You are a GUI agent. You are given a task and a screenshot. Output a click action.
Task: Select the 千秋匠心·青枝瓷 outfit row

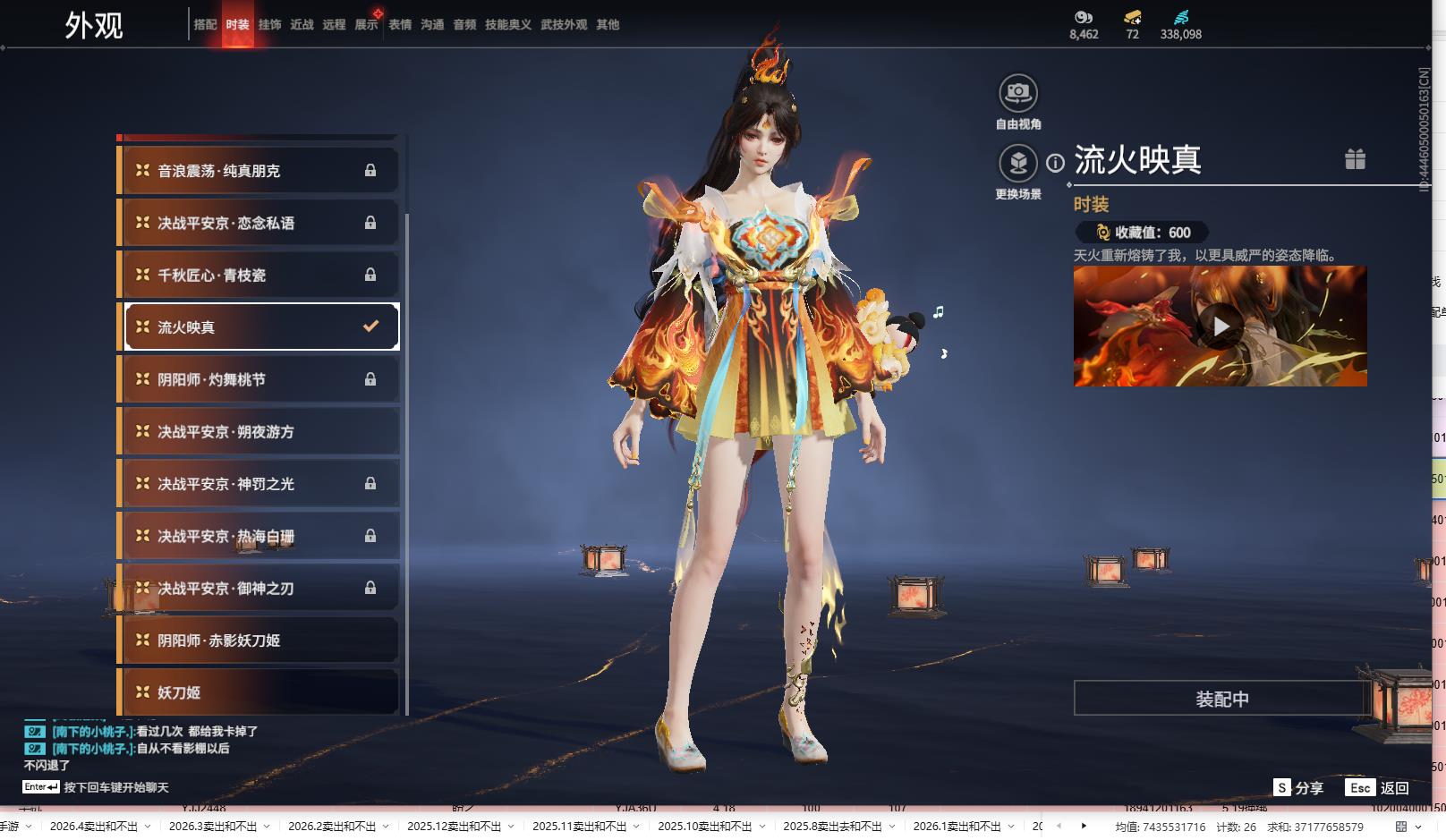[259, 276]
